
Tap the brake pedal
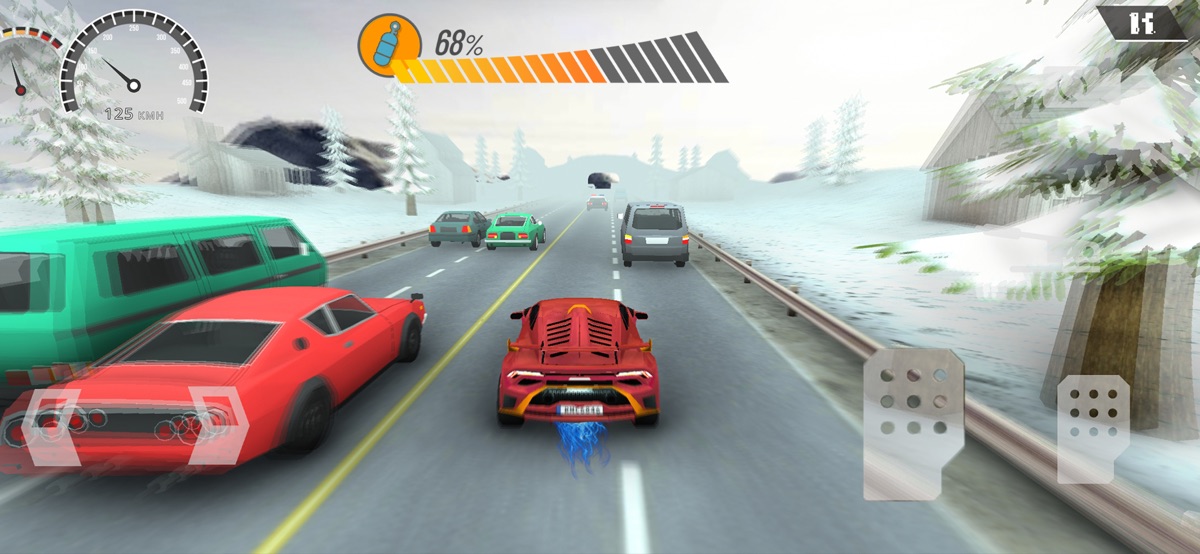[913, 423]
